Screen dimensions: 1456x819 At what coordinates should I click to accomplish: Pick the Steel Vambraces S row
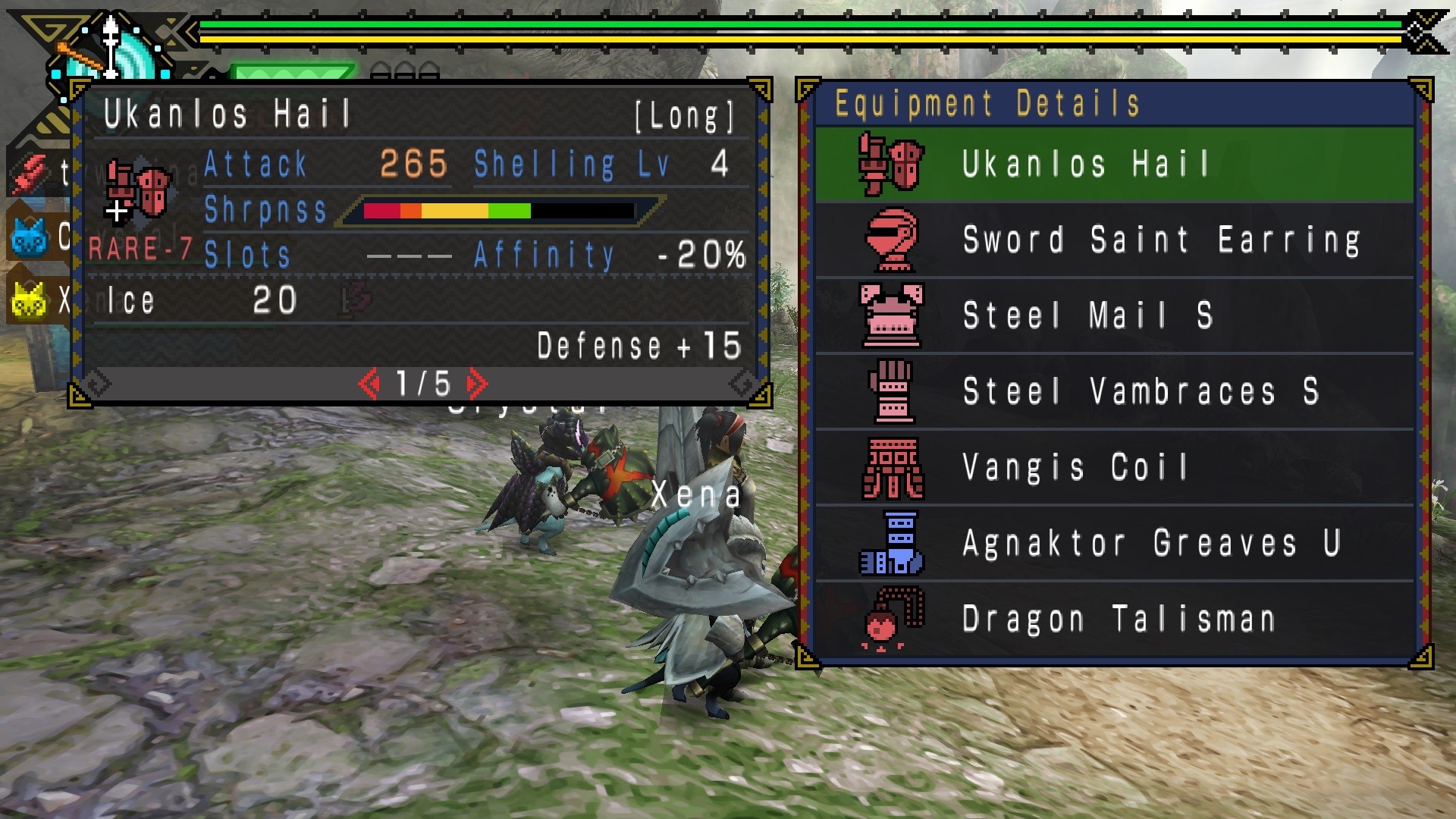point(1113,391)
